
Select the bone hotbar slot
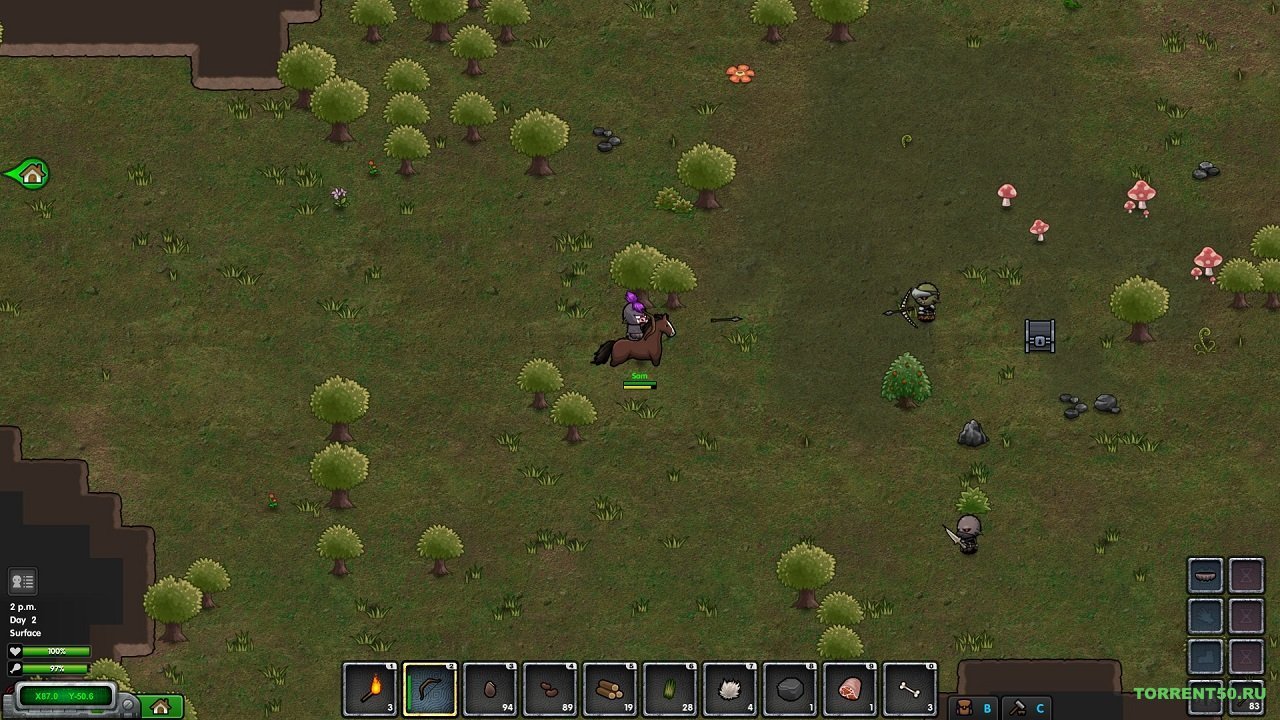tap(910, 689)
